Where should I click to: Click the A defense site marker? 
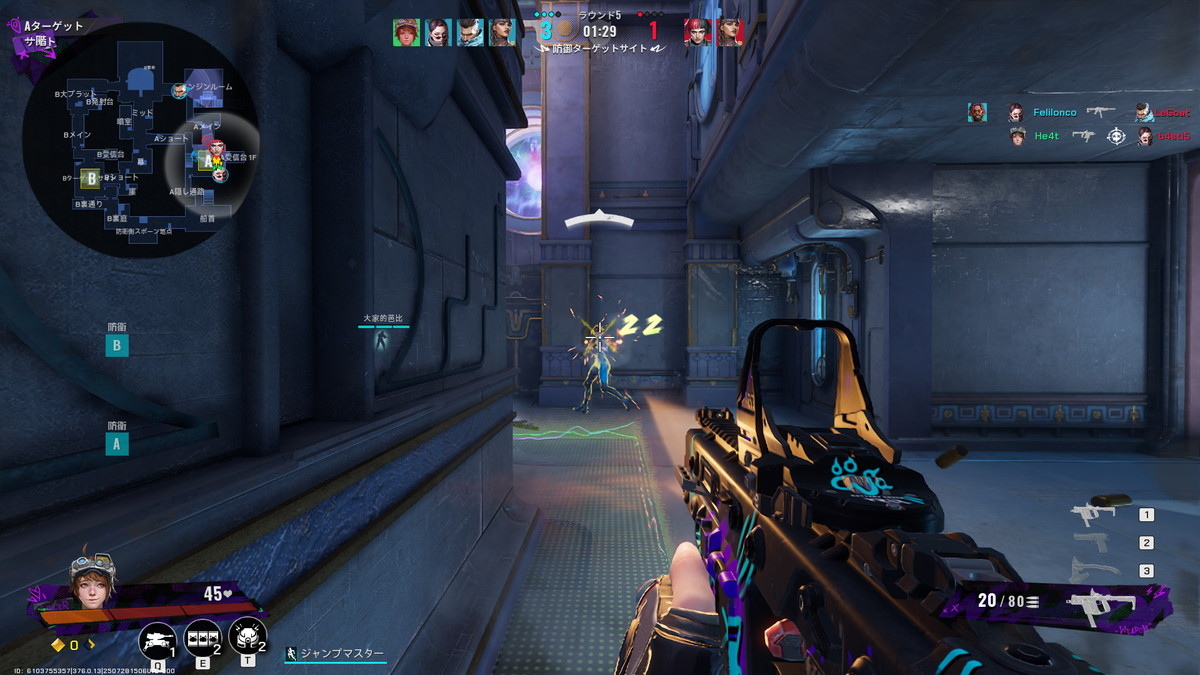(x=117, y=444)
